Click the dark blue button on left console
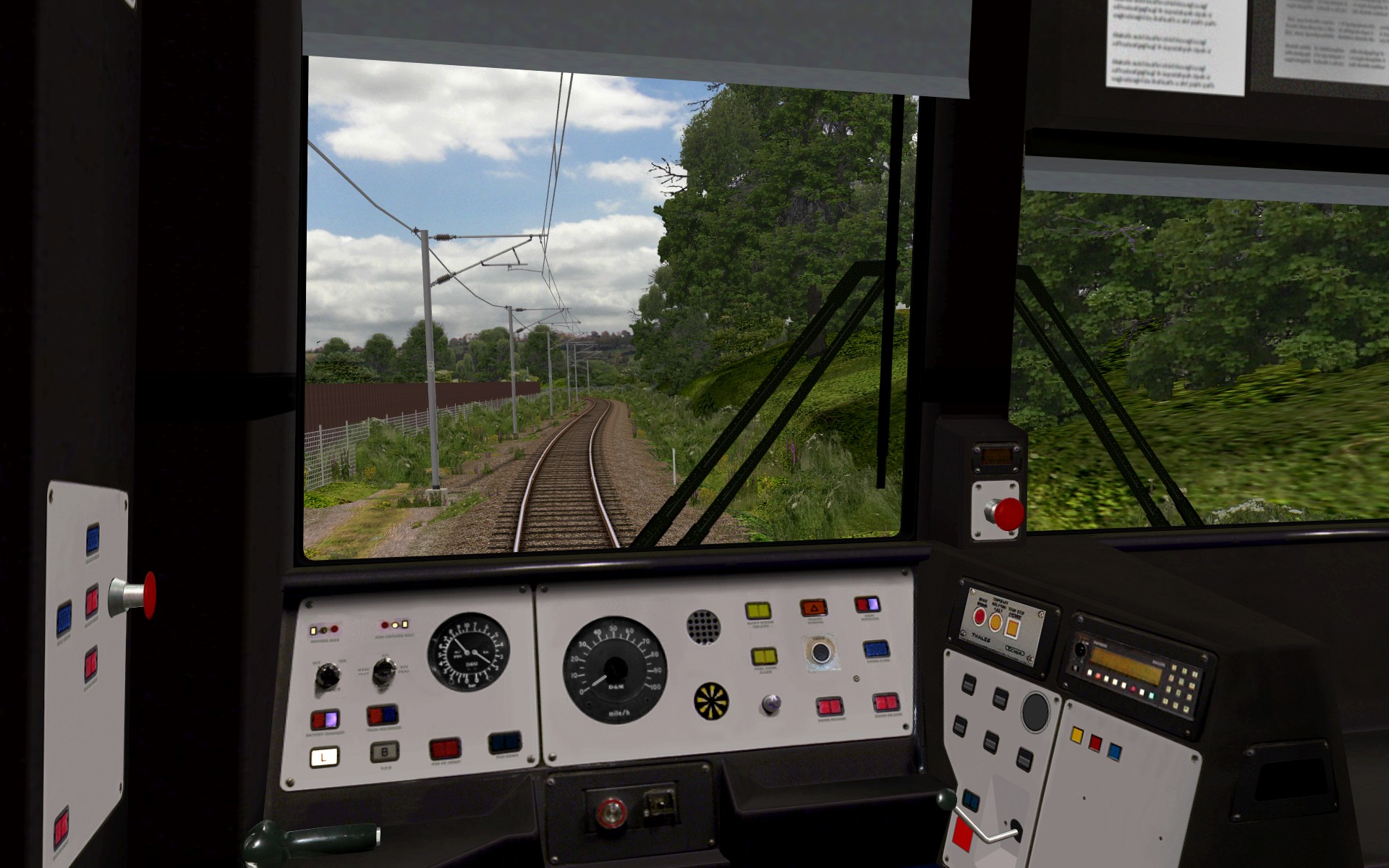This screenshot has width=1389, height=868. [x=504, y=742]
